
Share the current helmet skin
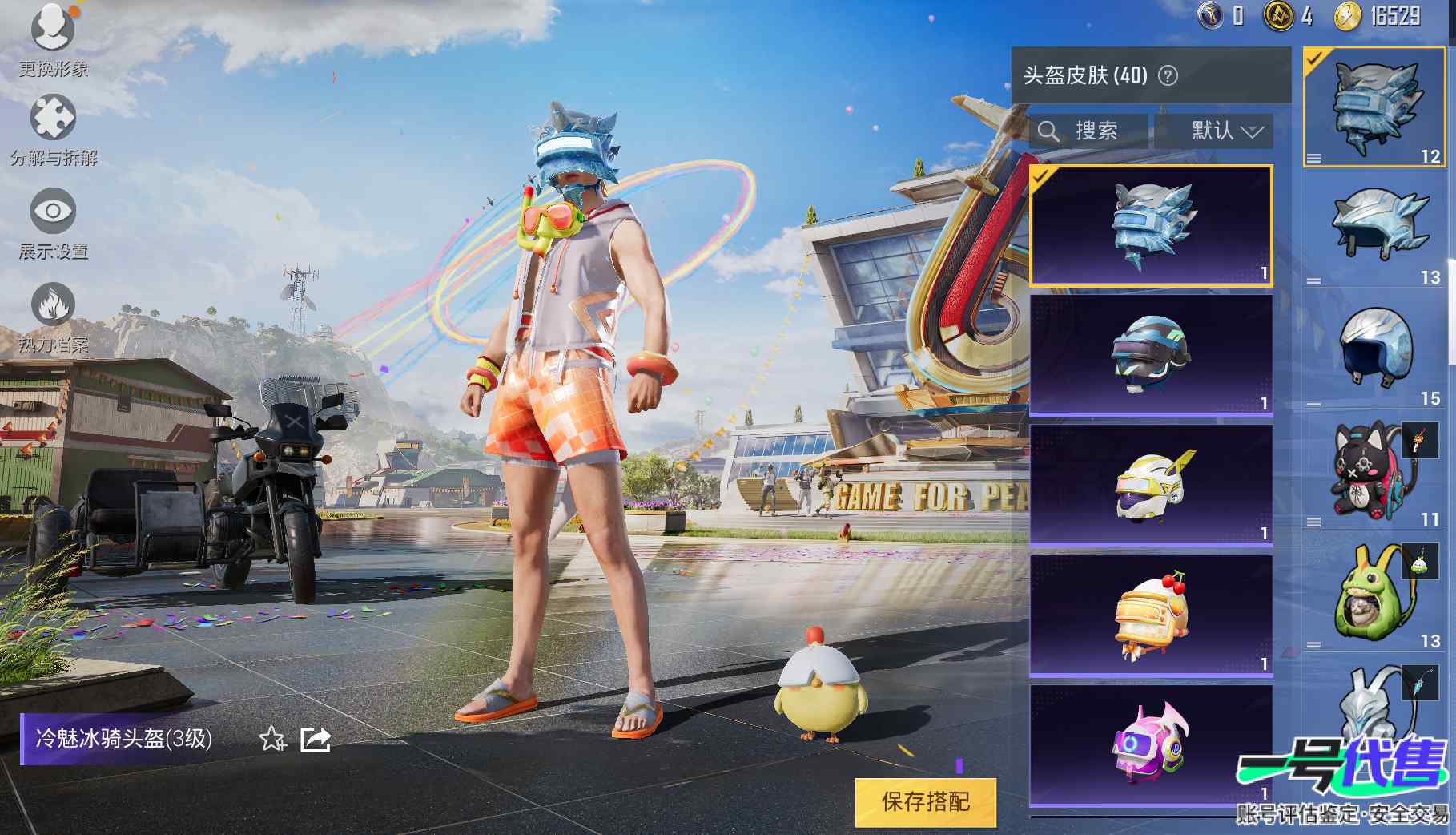316,739
